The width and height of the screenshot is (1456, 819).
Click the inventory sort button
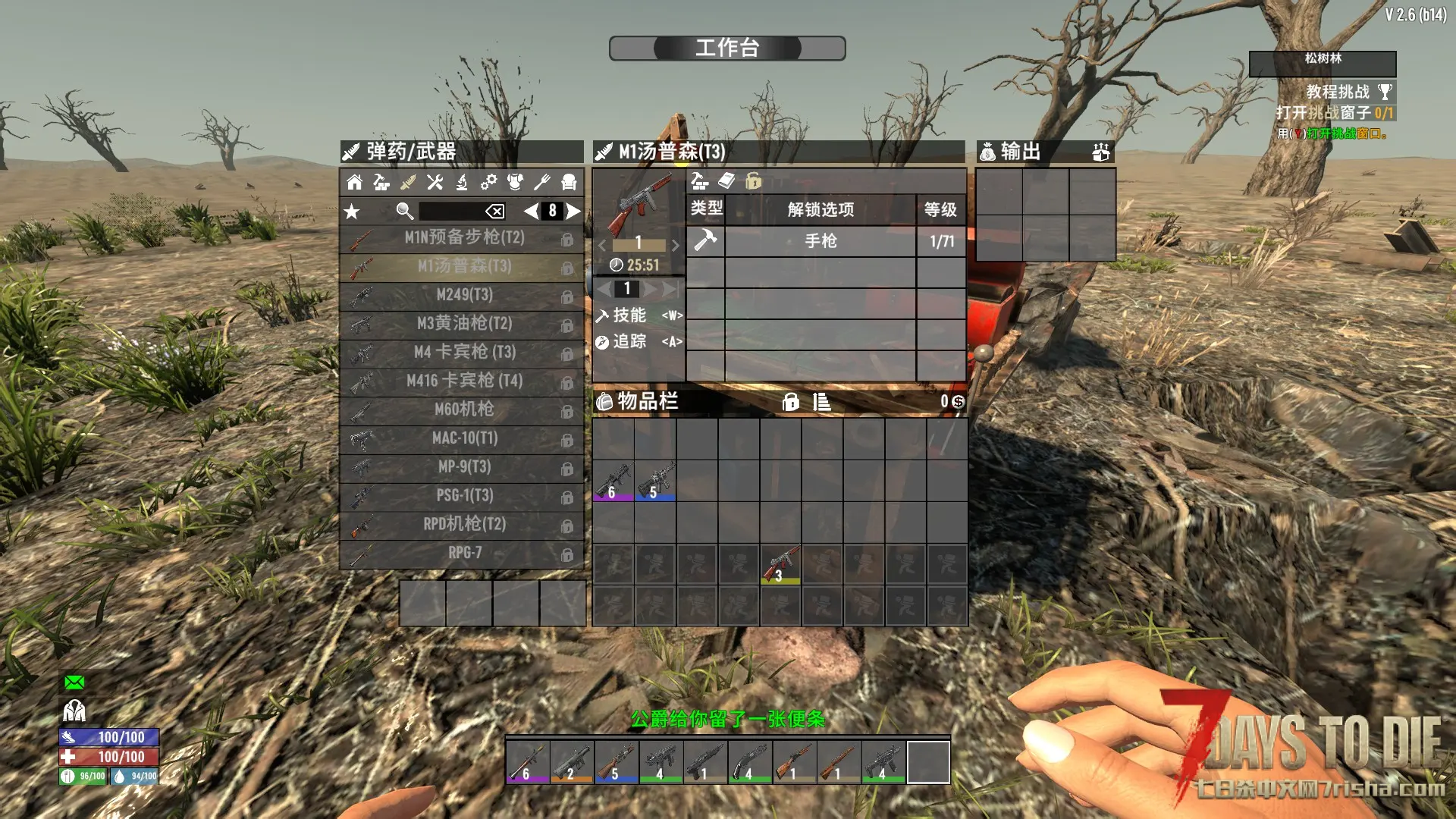(821, 402)
